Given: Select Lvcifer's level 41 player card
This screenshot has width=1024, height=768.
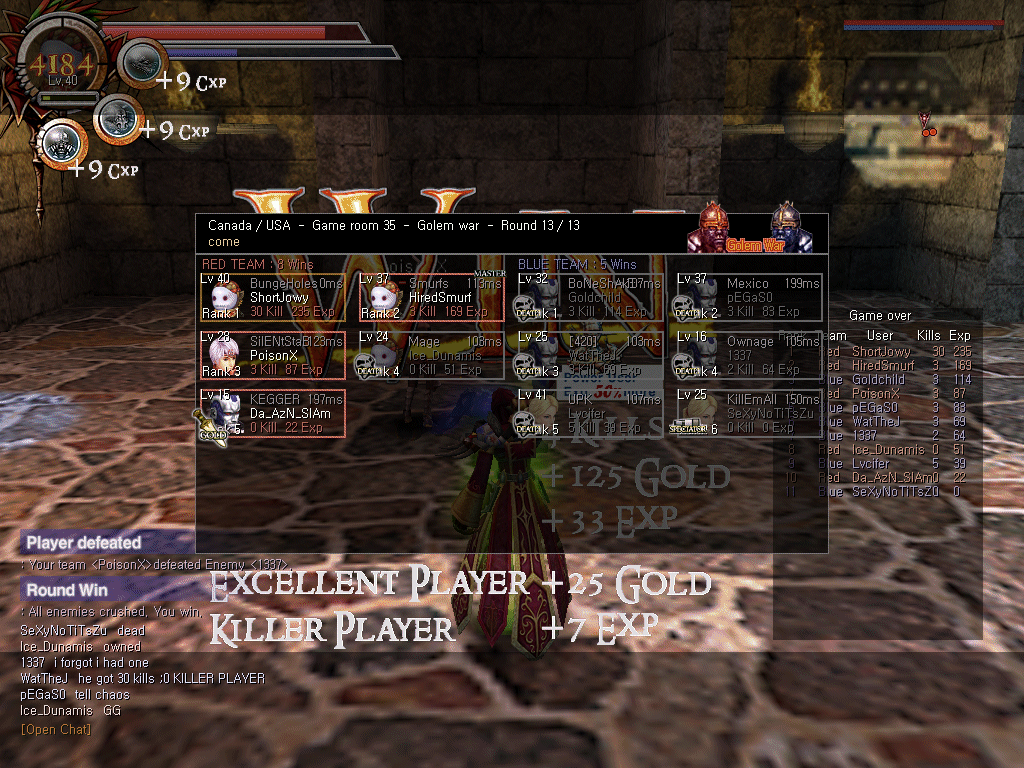Looking at the screenshot, I should point(590,413).
